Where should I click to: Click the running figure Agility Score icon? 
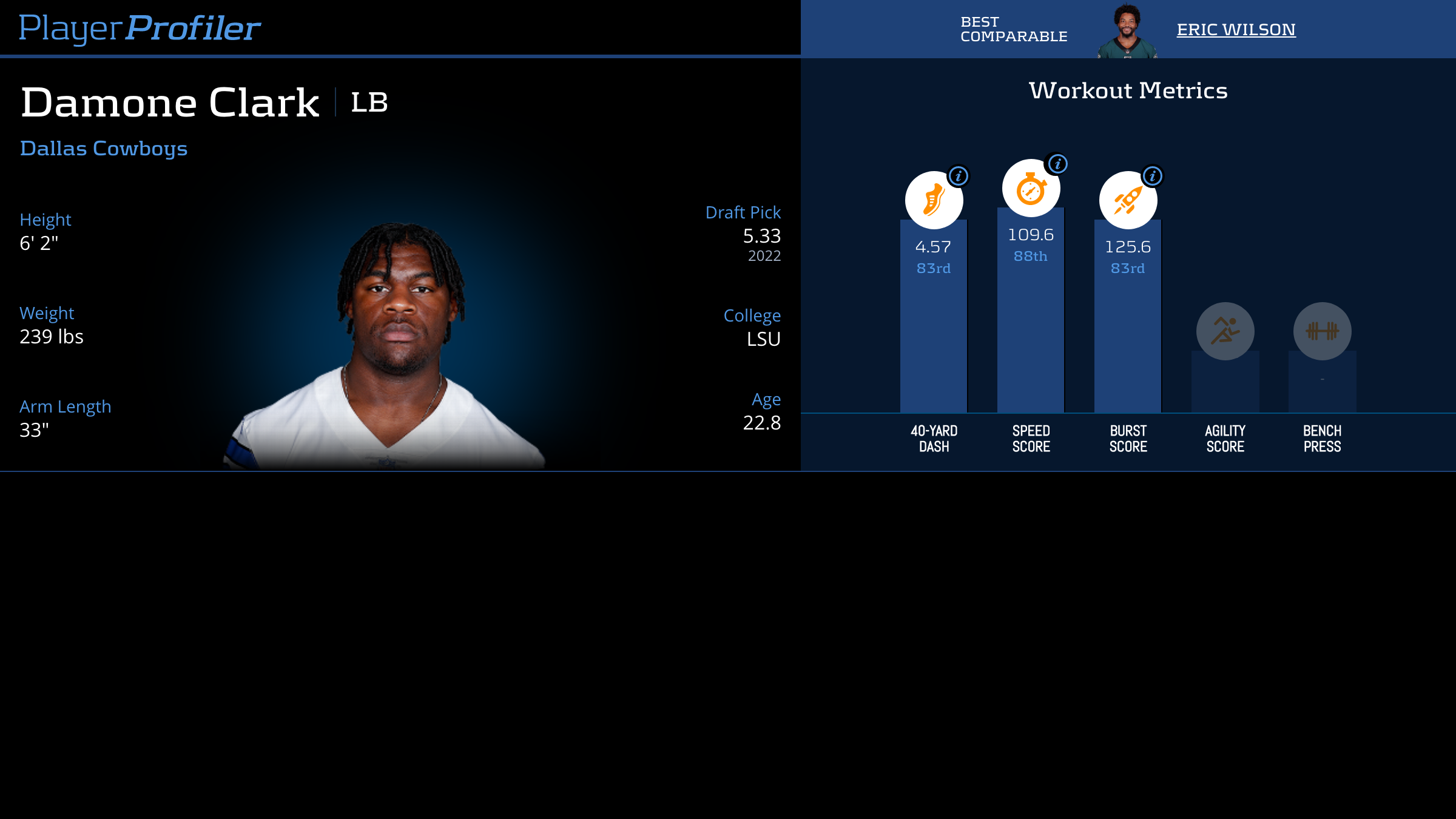click(1225, 331)
